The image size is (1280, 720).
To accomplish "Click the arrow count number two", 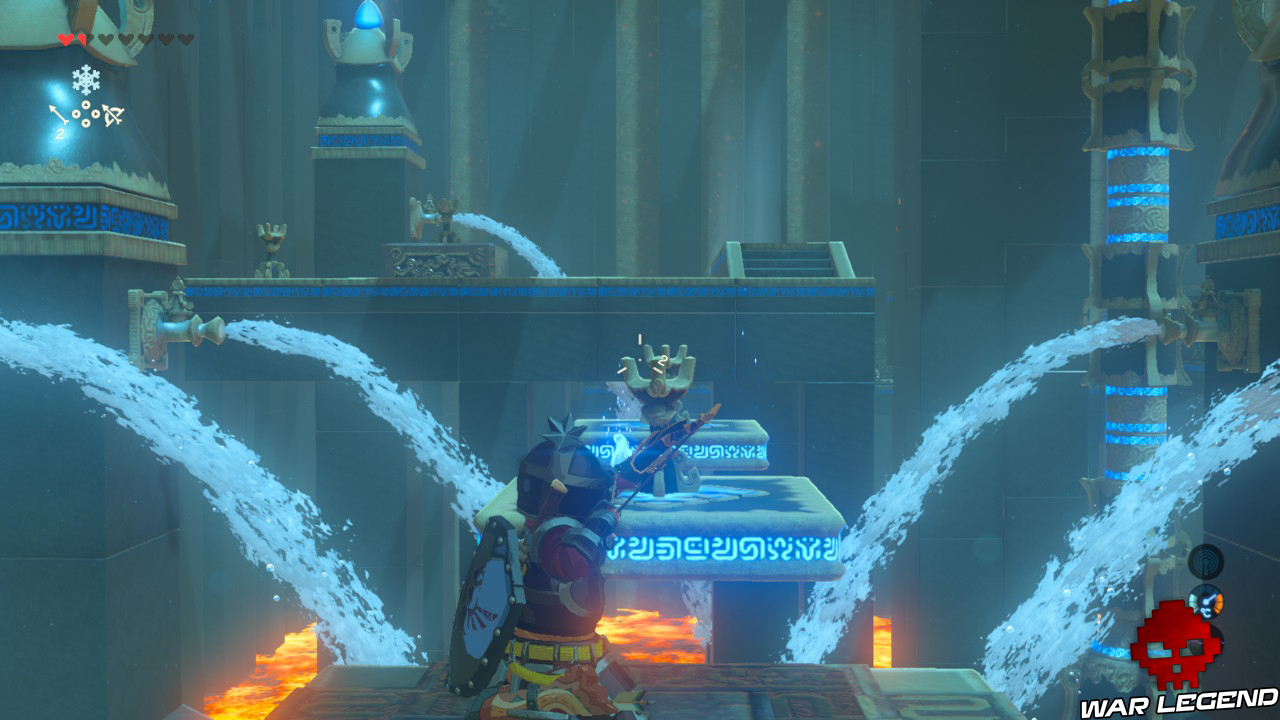I will 59,133.
